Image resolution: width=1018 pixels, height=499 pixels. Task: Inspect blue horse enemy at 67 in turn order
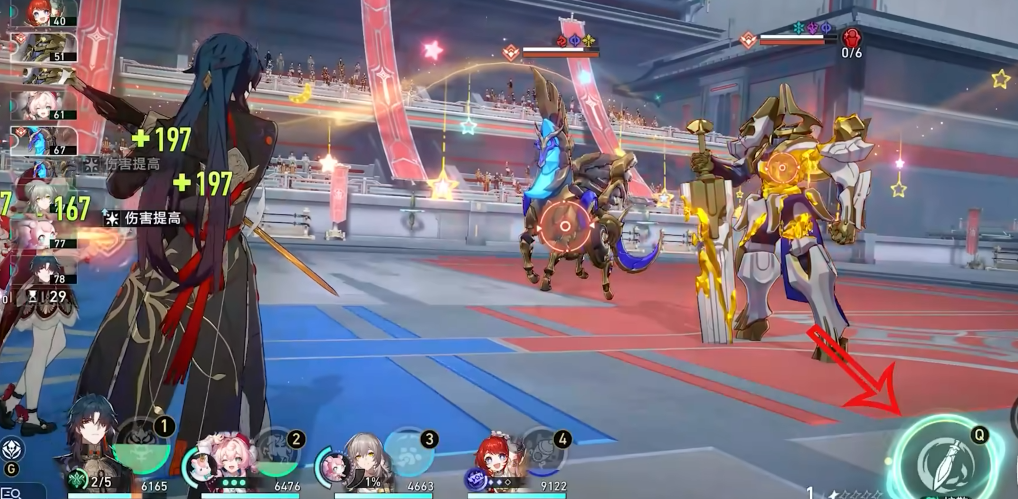tap(38, 141)
